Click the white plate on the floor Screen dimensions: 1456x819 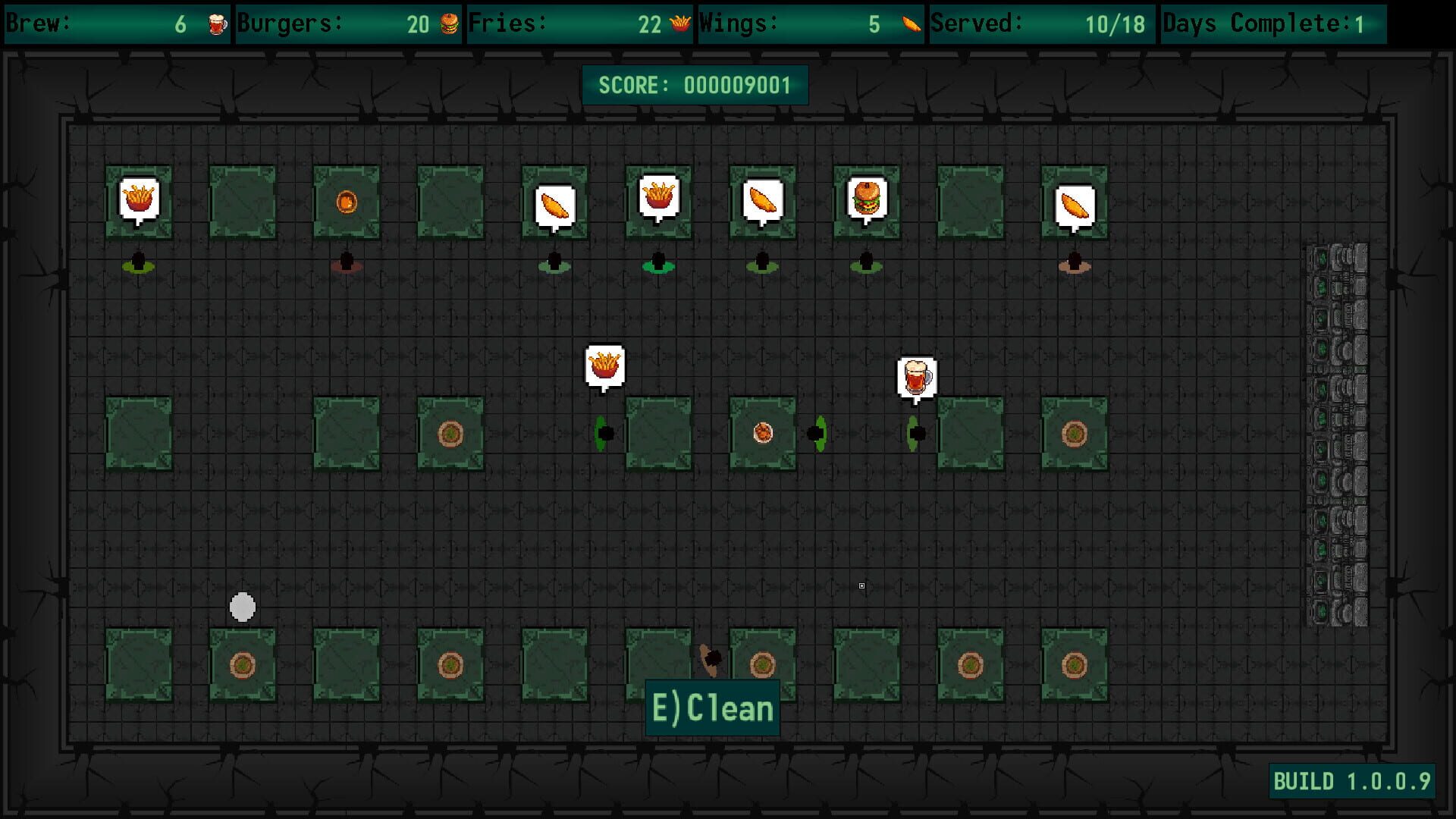(242, 607)
